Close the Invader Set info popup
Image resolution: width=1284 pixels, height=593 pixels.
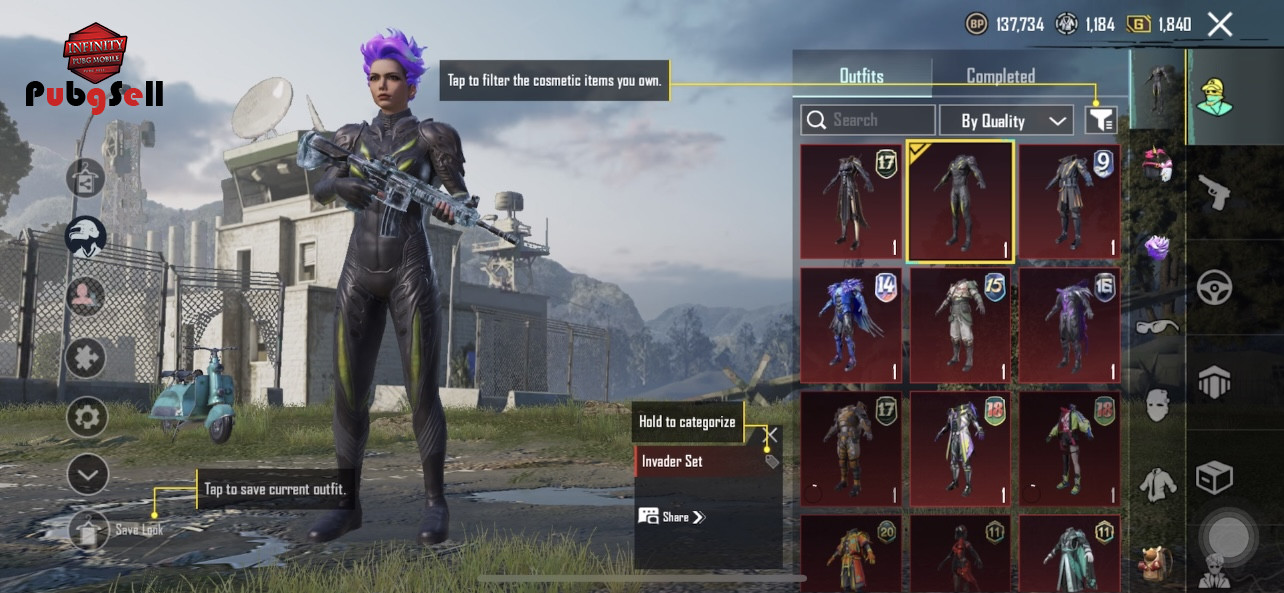coord(771,435)
